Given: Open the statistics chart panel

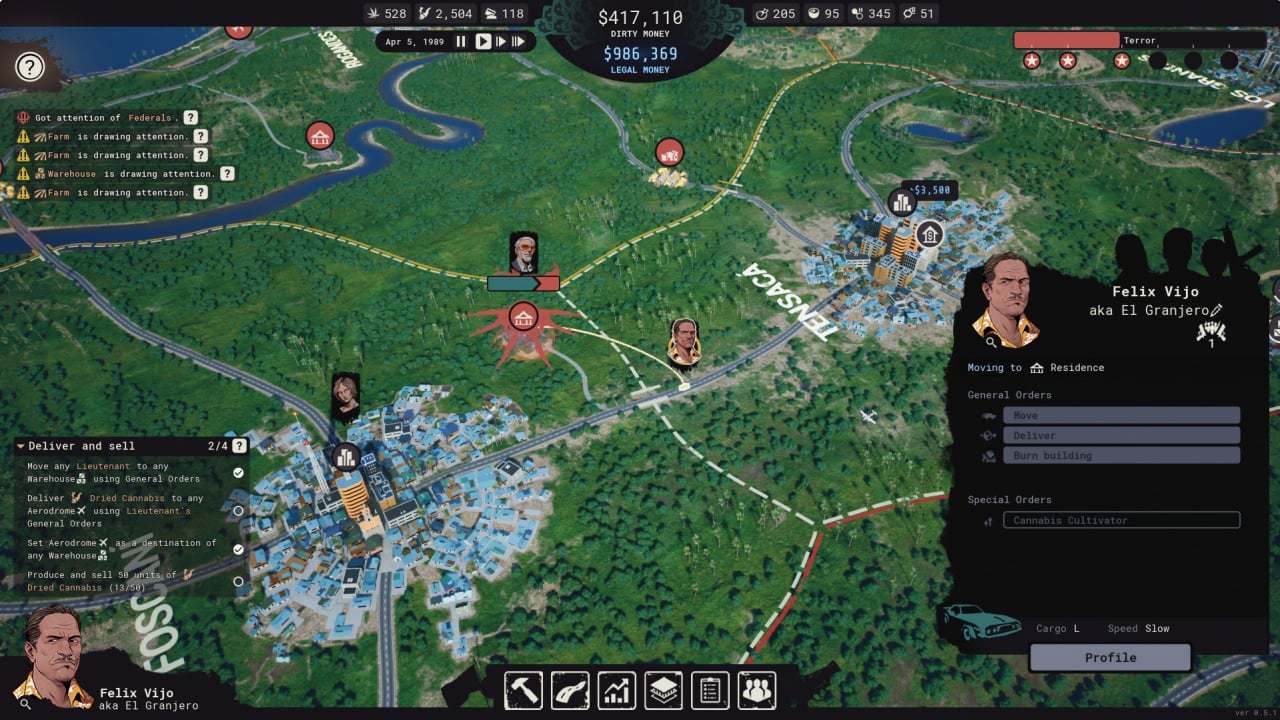Looking at the screenshot, I should (x=617, y=690).
